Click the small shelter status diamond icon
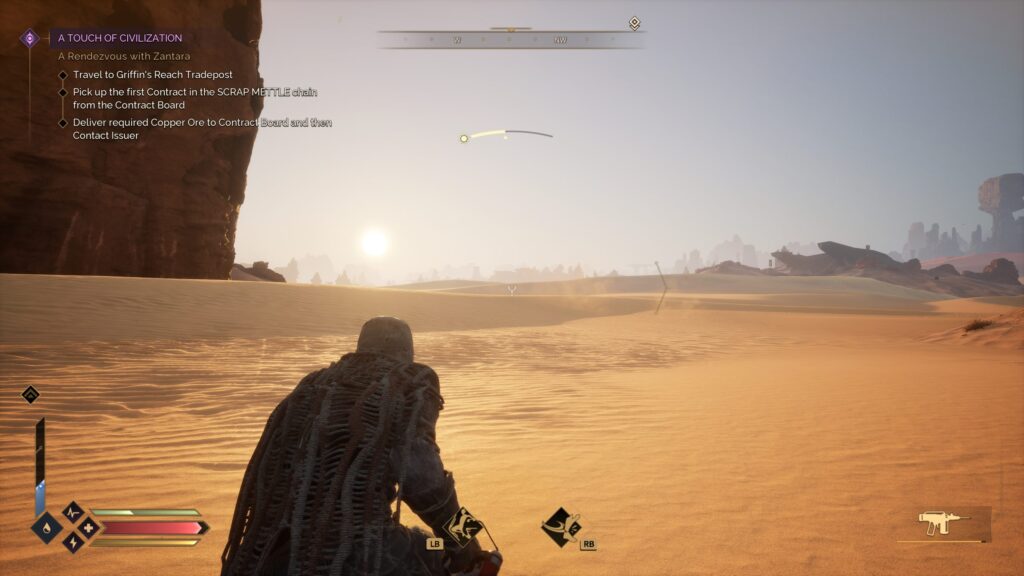The image size is (1024, 576). [30, 394]
